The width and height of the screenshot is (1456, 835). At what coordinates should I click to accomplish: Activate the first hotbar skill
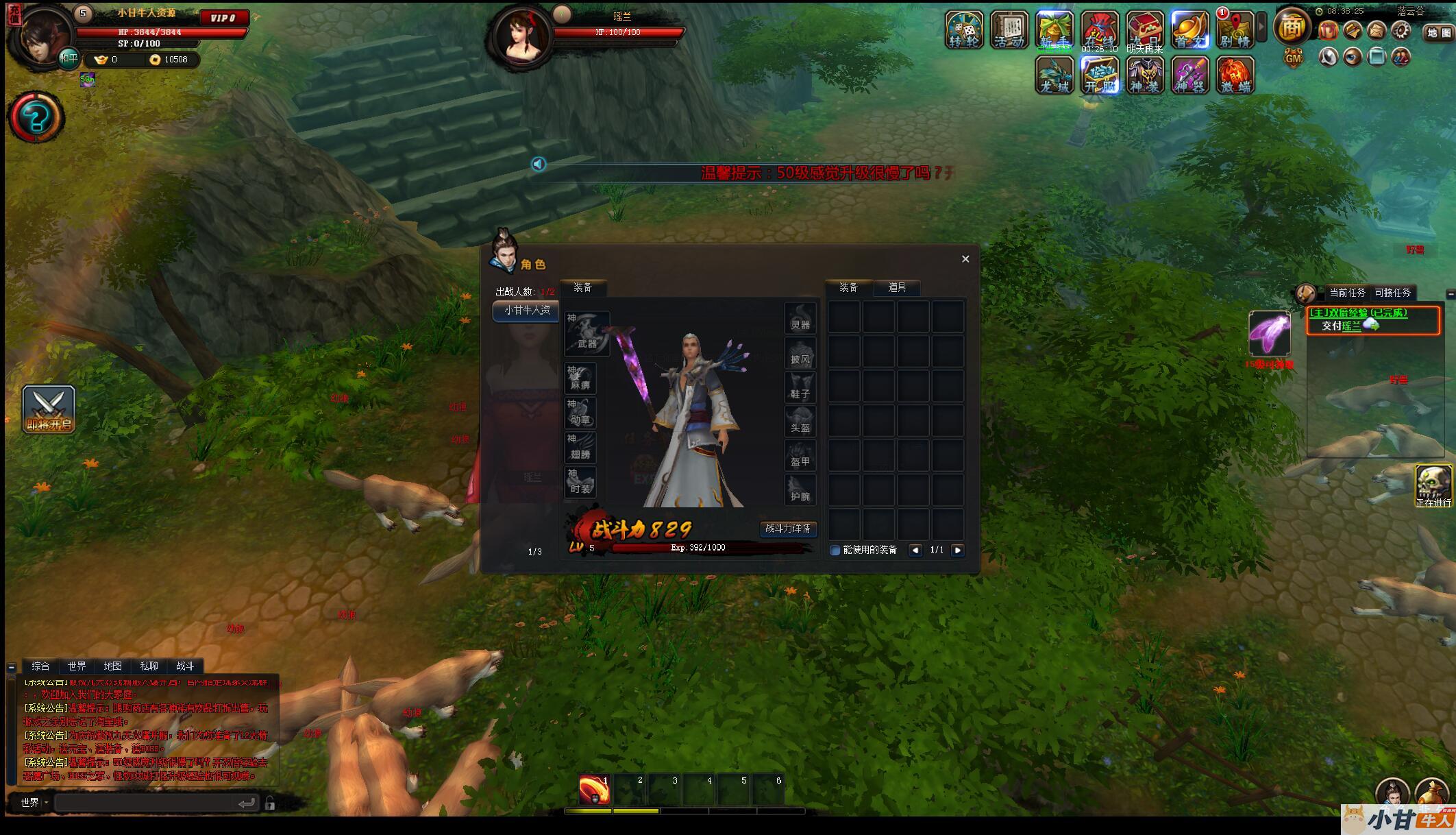pos(594,790)
